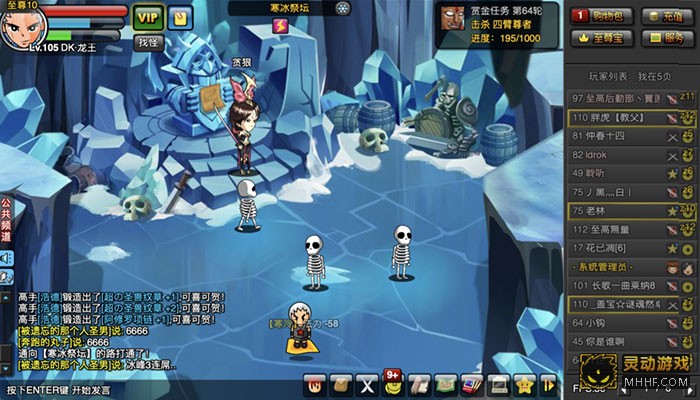Open the scroll quest icon

(420, 385)
